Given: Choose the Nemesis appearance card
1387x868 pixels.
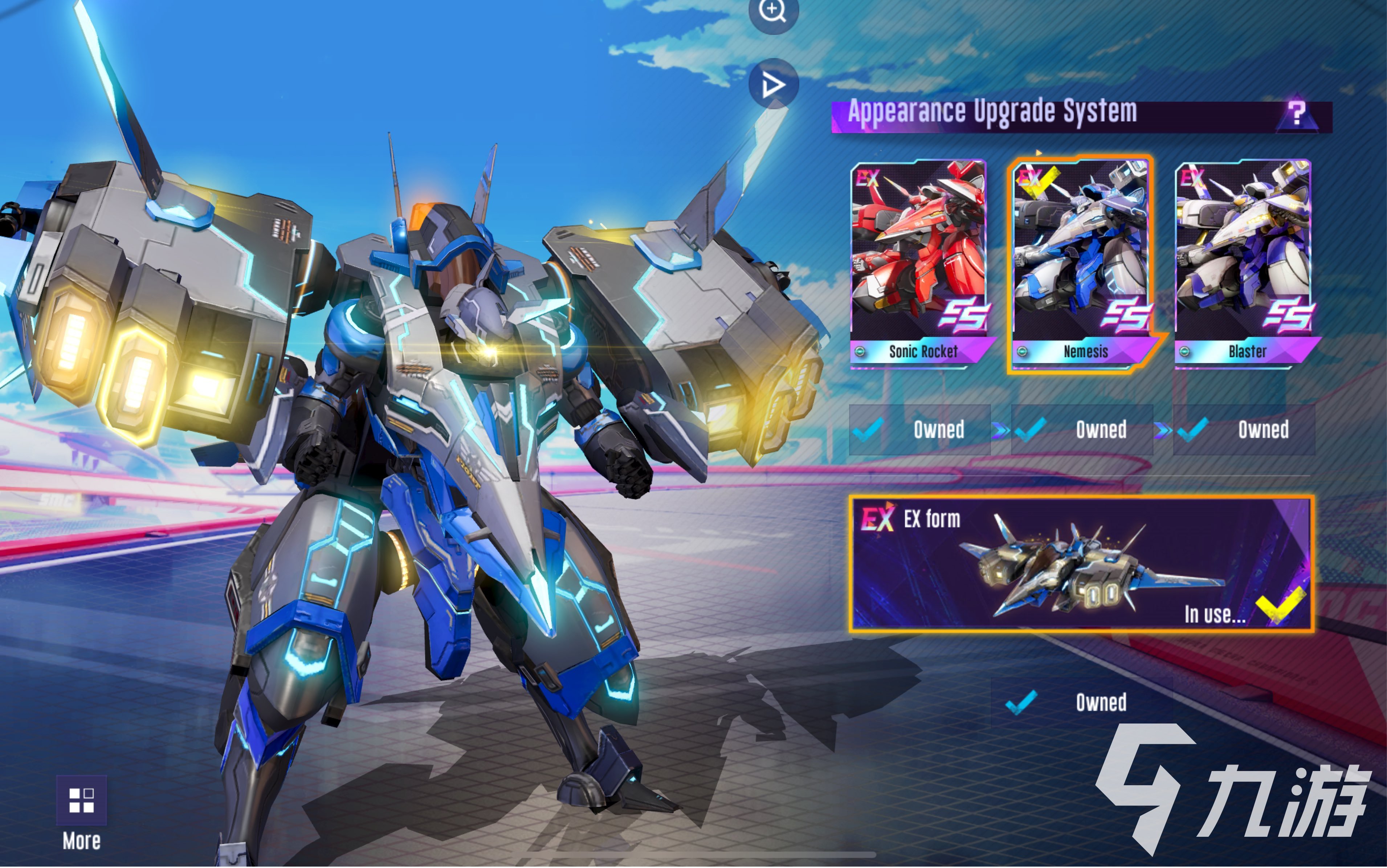Looking at the screenshot, I should (1081, 263).
